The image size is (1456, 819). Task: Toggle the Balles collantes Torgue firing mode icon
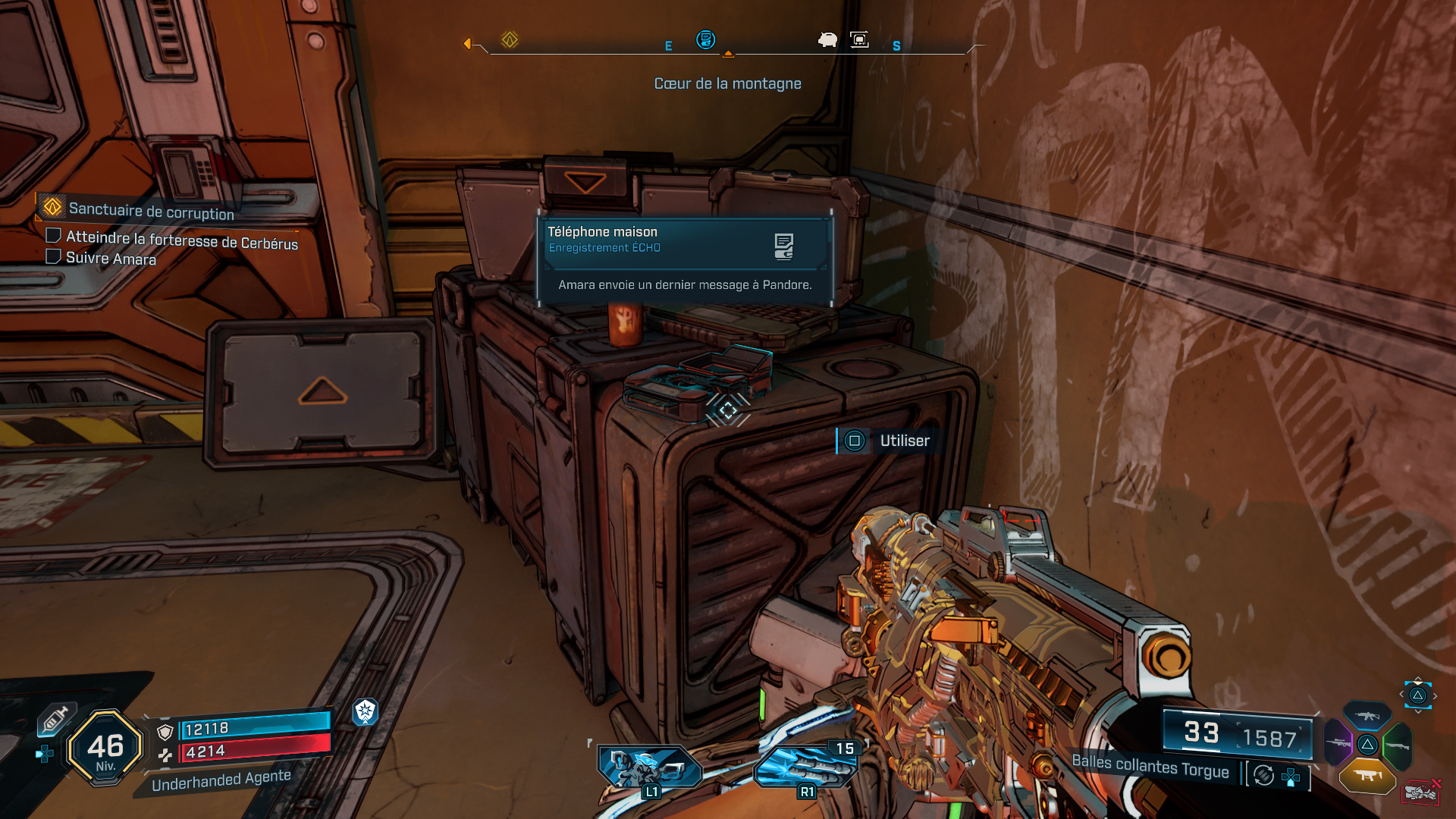coord(1263,775)
